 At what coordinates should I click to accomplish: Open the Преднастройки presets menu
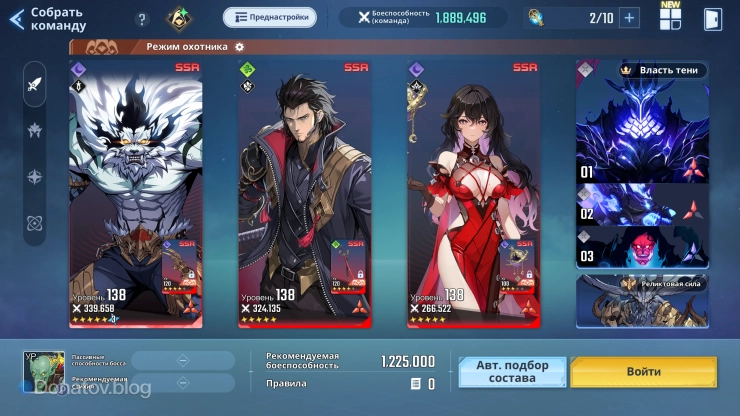pos(269,17)
